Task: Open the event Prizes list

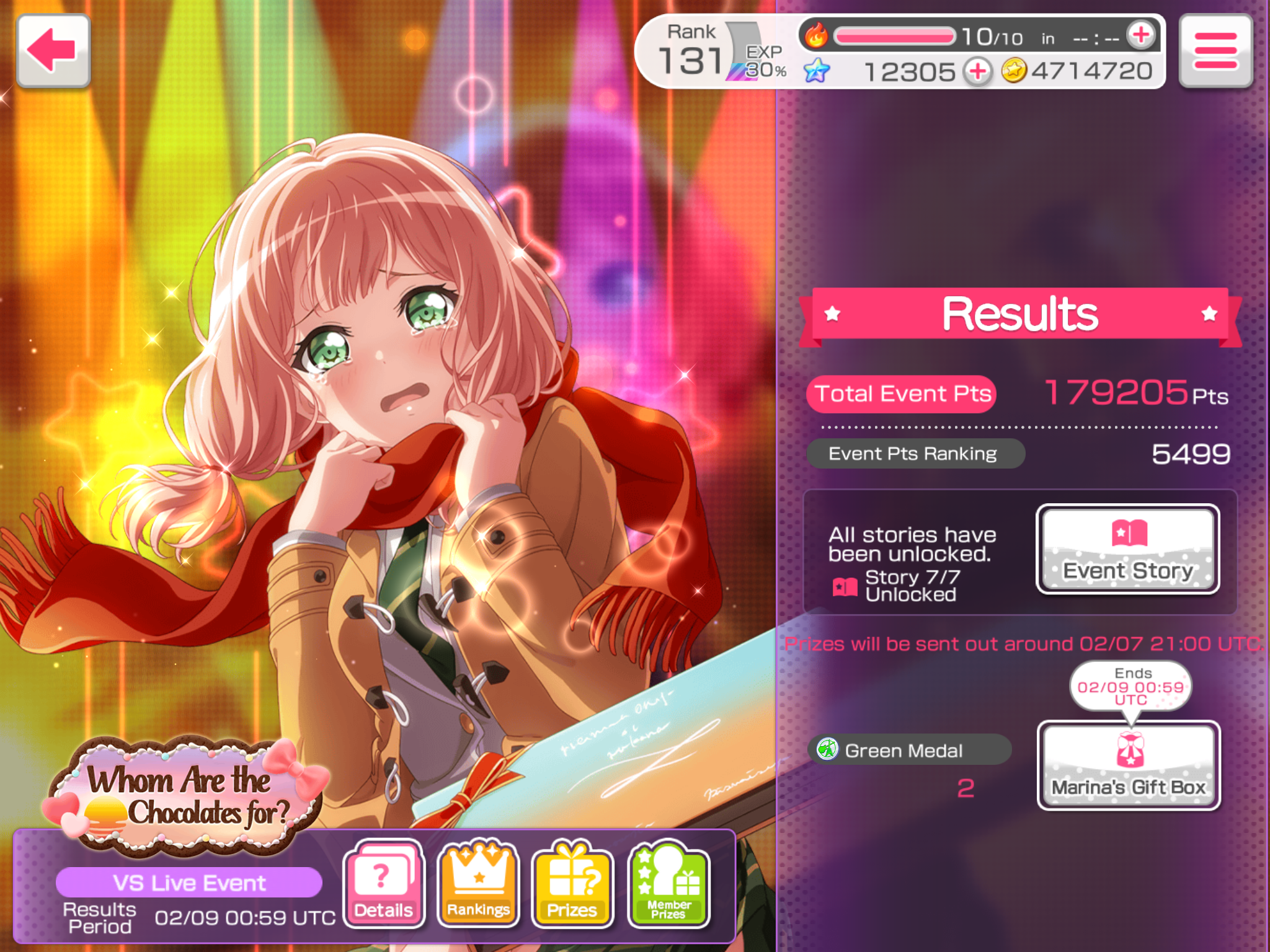Action: pyautogui.click(x=572, y=883)
